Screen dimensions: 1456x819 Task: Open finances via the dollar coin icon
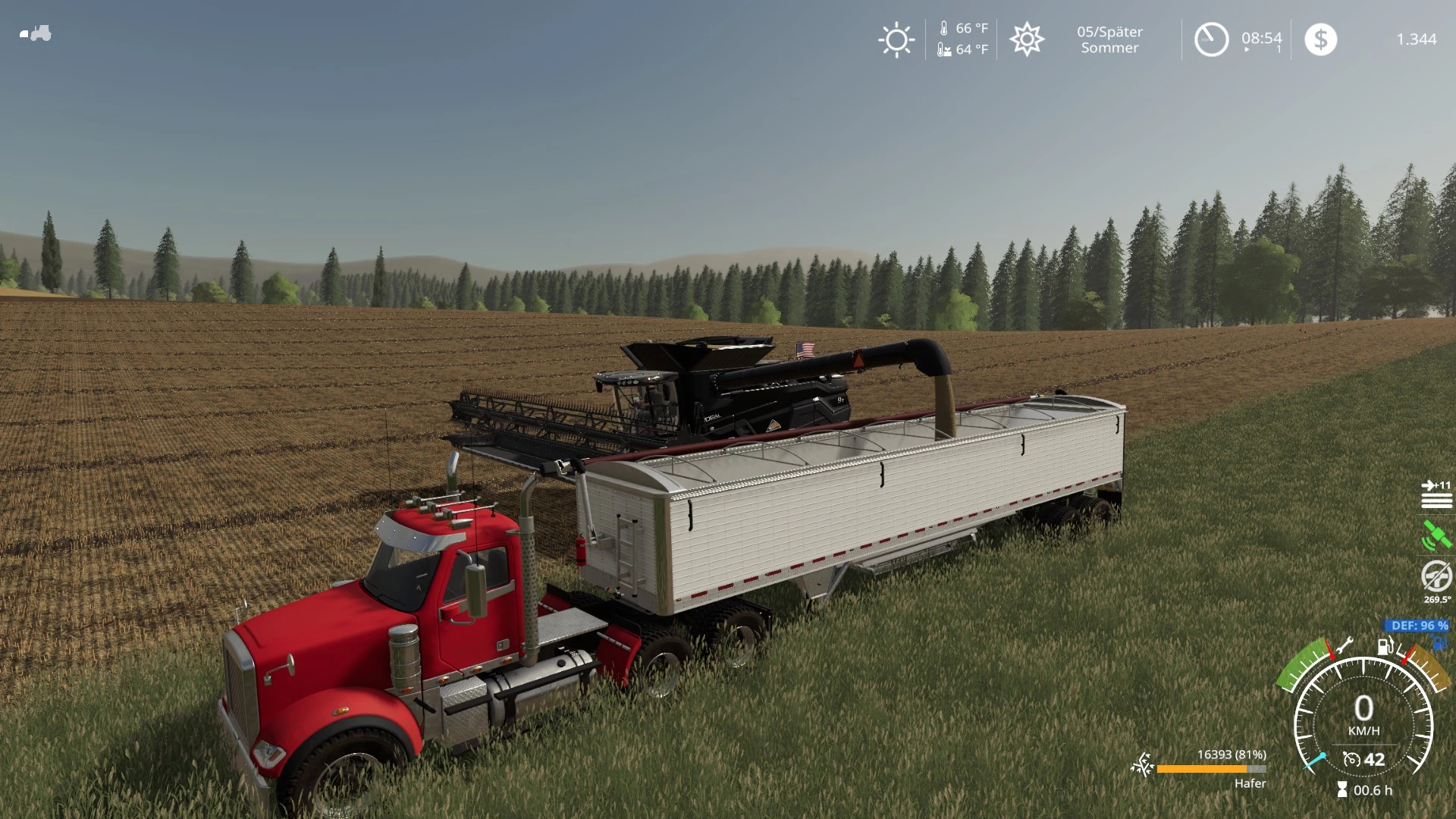click(x=1320, y=39)
